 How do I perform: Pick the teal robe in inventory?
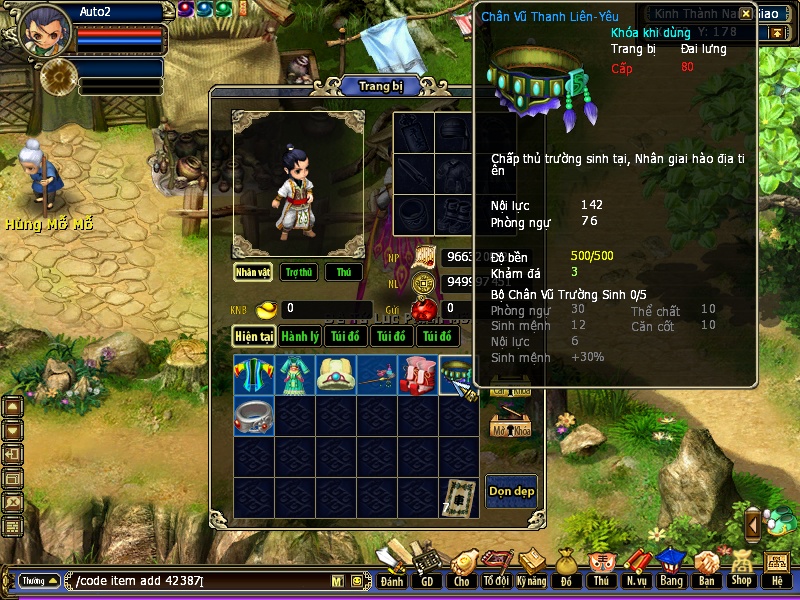click(295, 375)
